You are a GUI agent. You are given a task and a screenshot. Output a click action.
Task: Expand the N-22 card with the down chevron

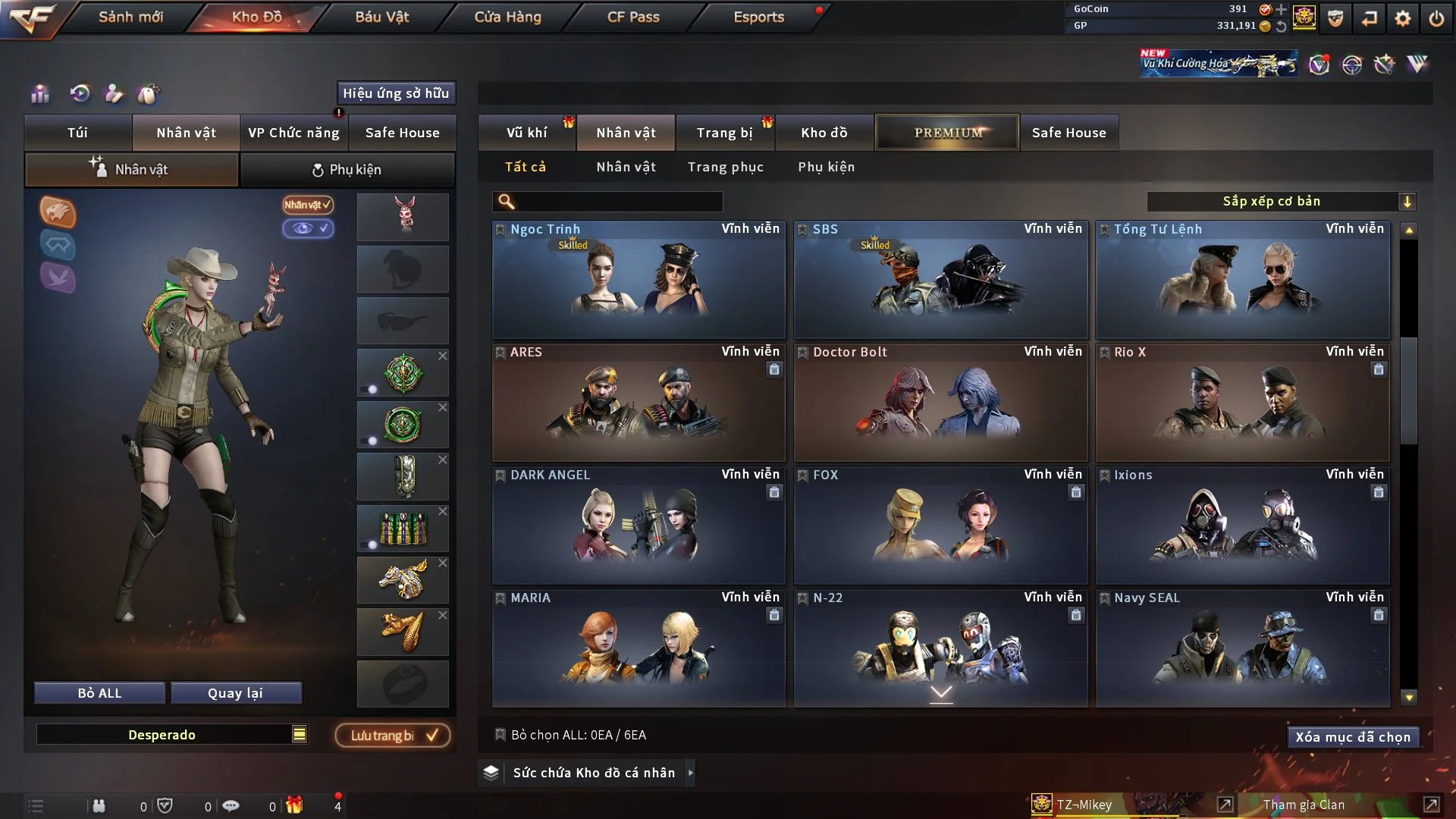tap(941, 692)
